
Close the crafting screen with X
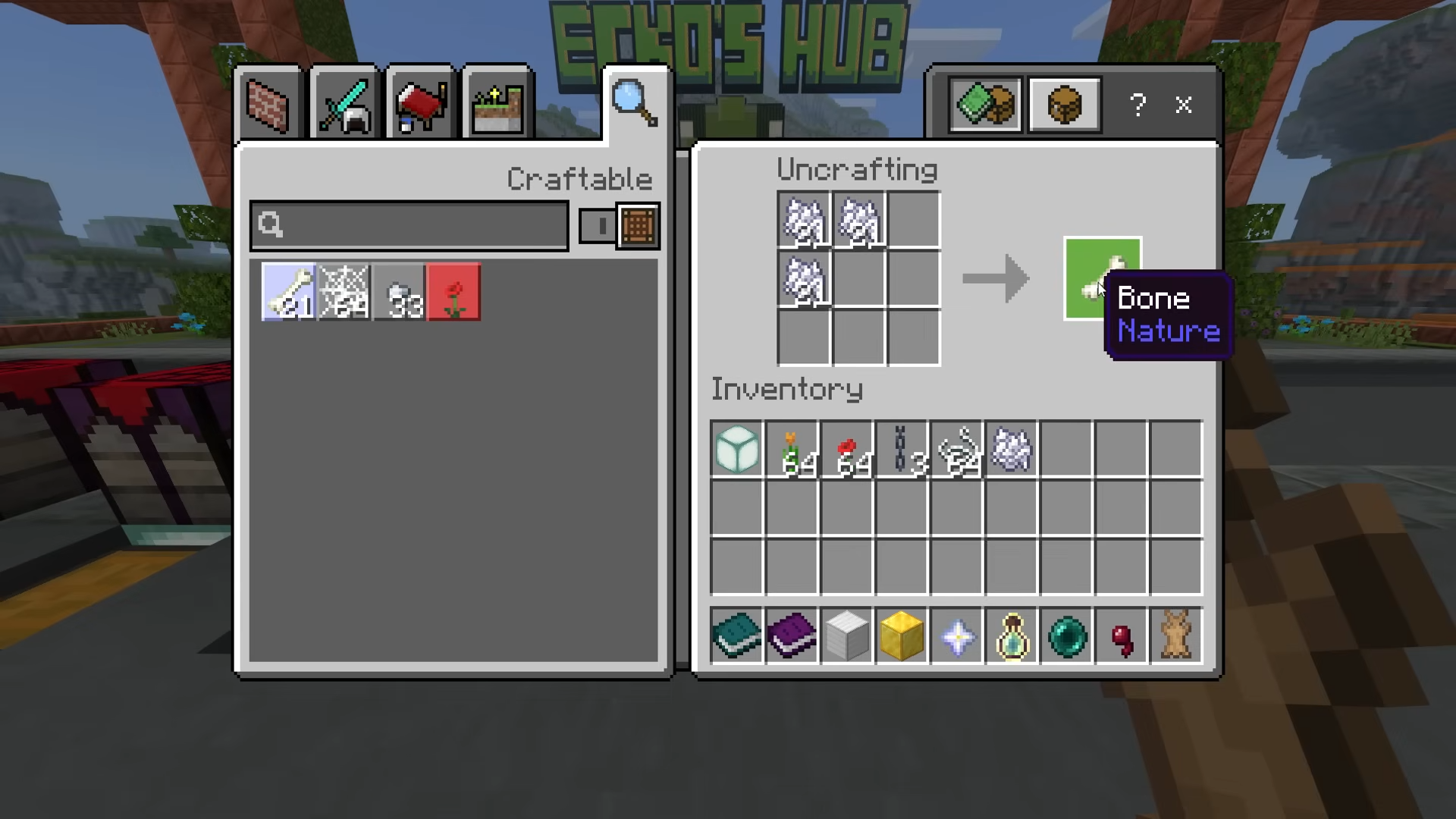click(x=1183, y=105)
